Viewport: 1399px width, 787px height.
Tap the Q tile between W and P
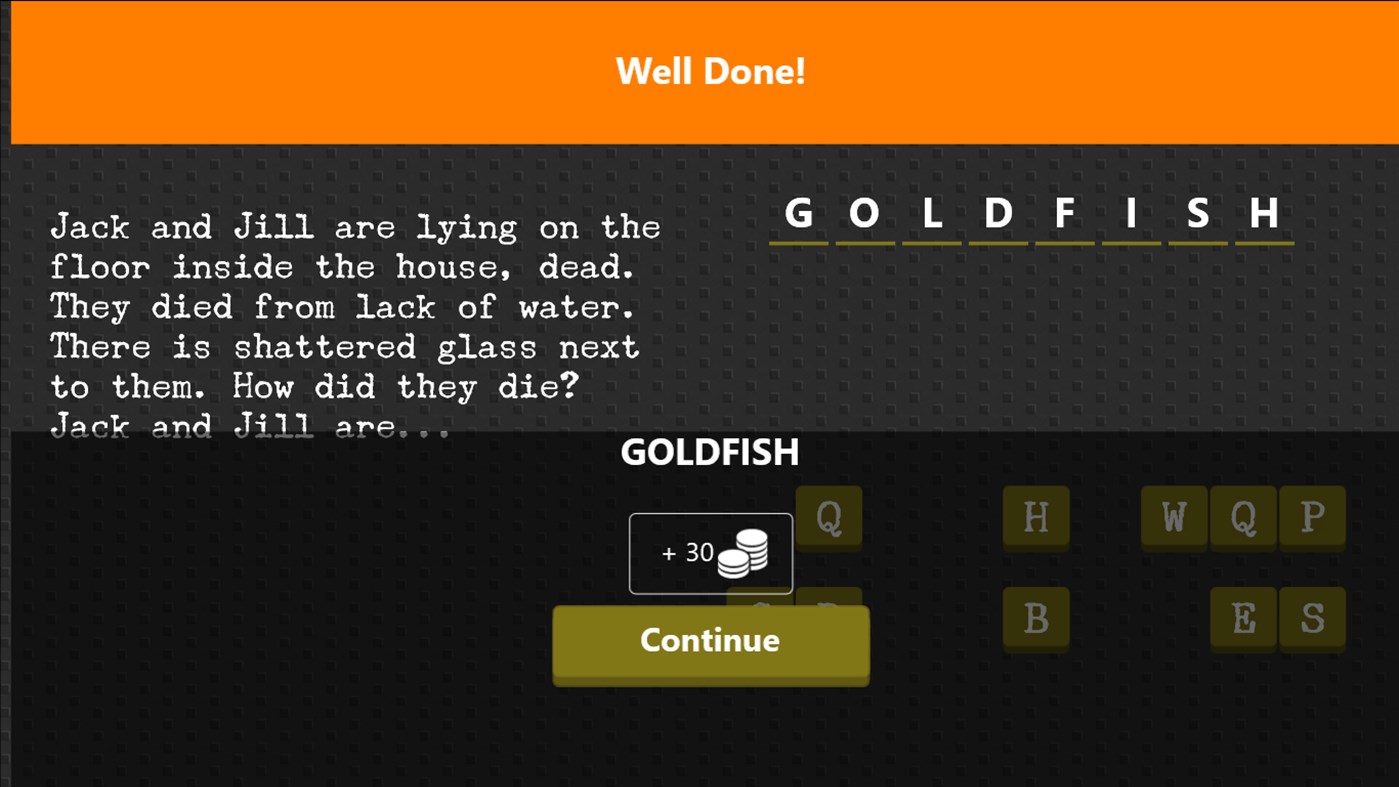[x=1243, y=517]
